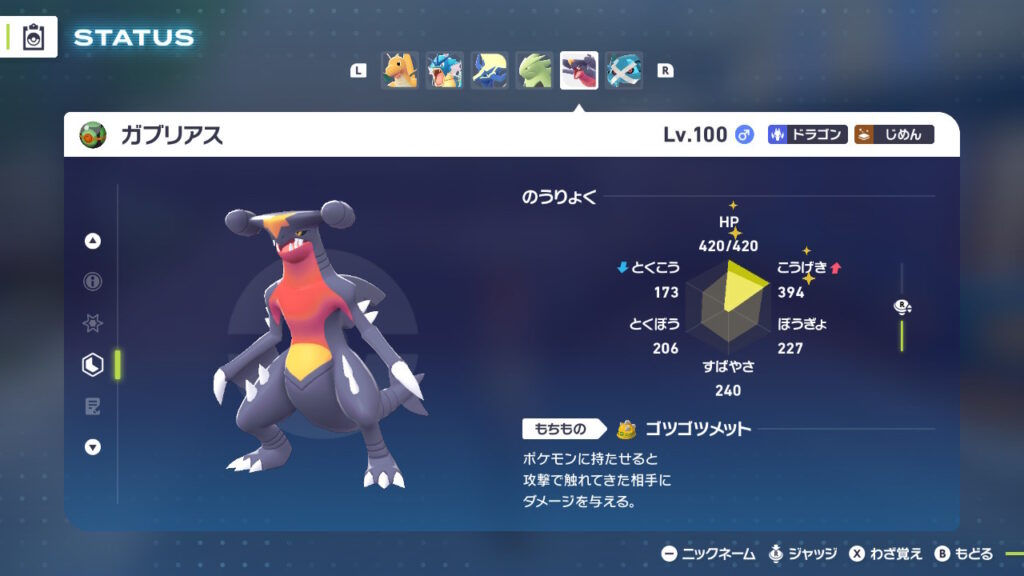Switch to the star-shaped page tab

tap(93, 323)
